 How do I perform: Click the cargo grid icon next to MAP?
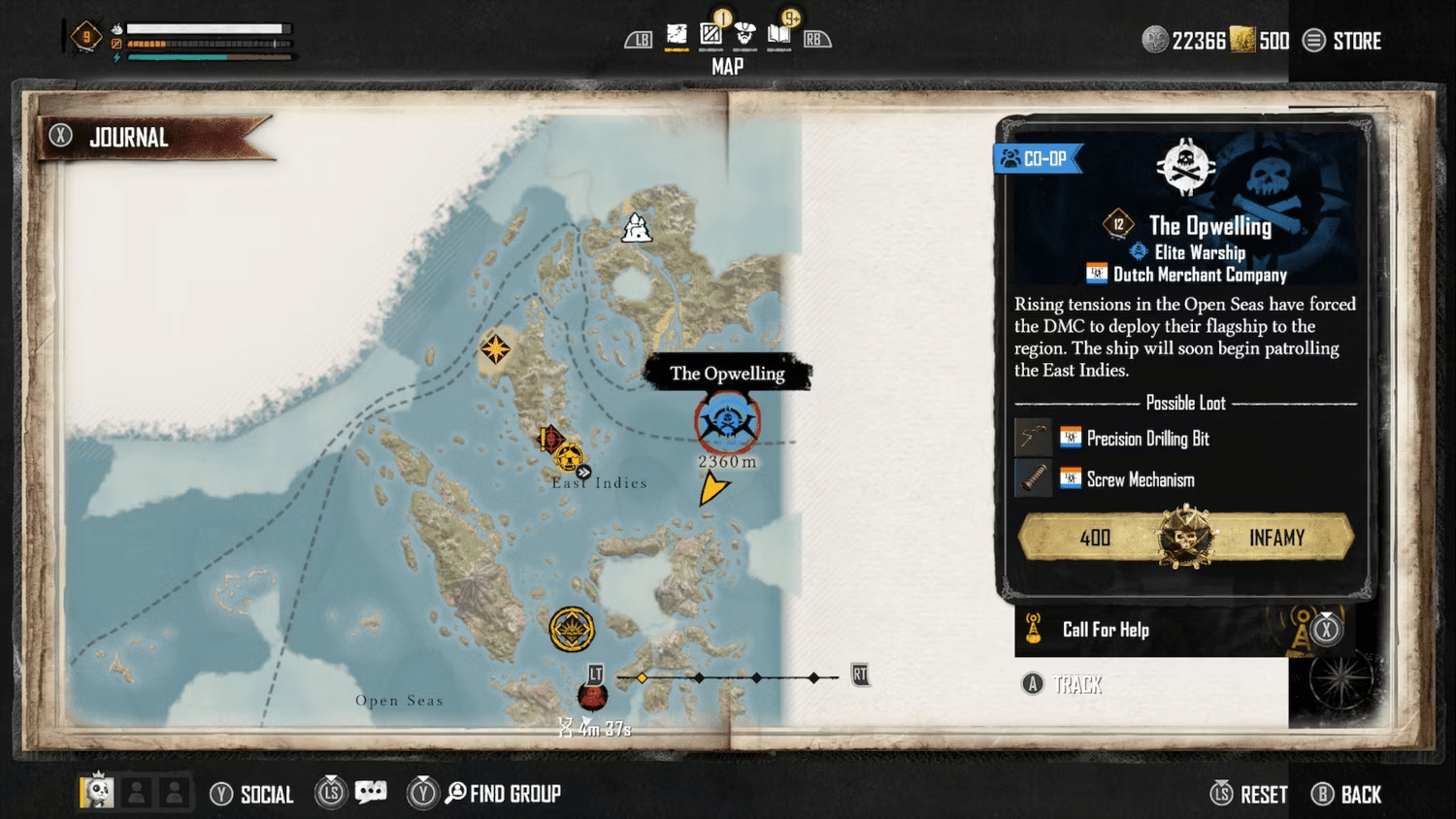[x=711, y=36]
